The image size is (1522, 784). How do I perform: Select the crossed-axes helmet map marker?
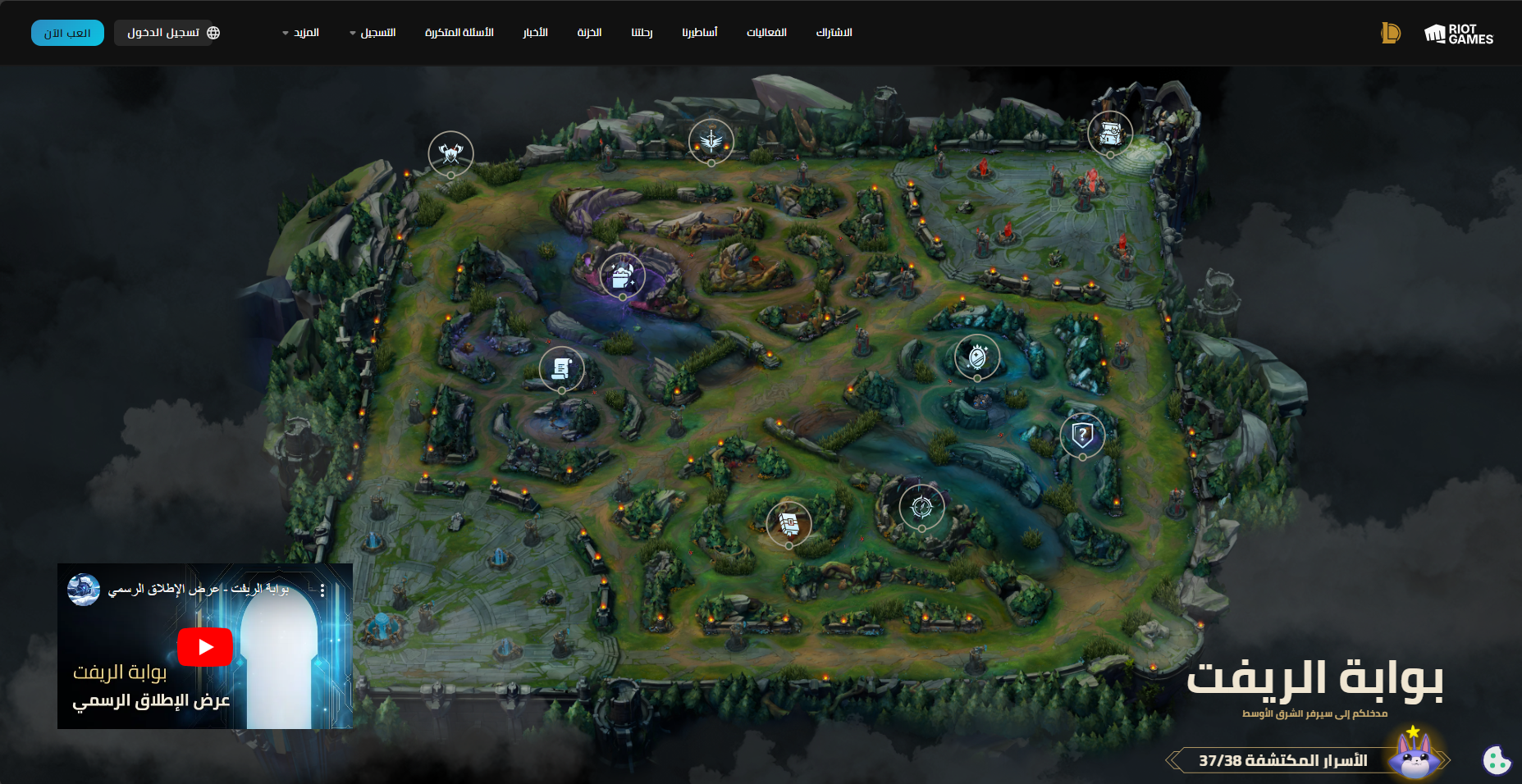[450, 153]
